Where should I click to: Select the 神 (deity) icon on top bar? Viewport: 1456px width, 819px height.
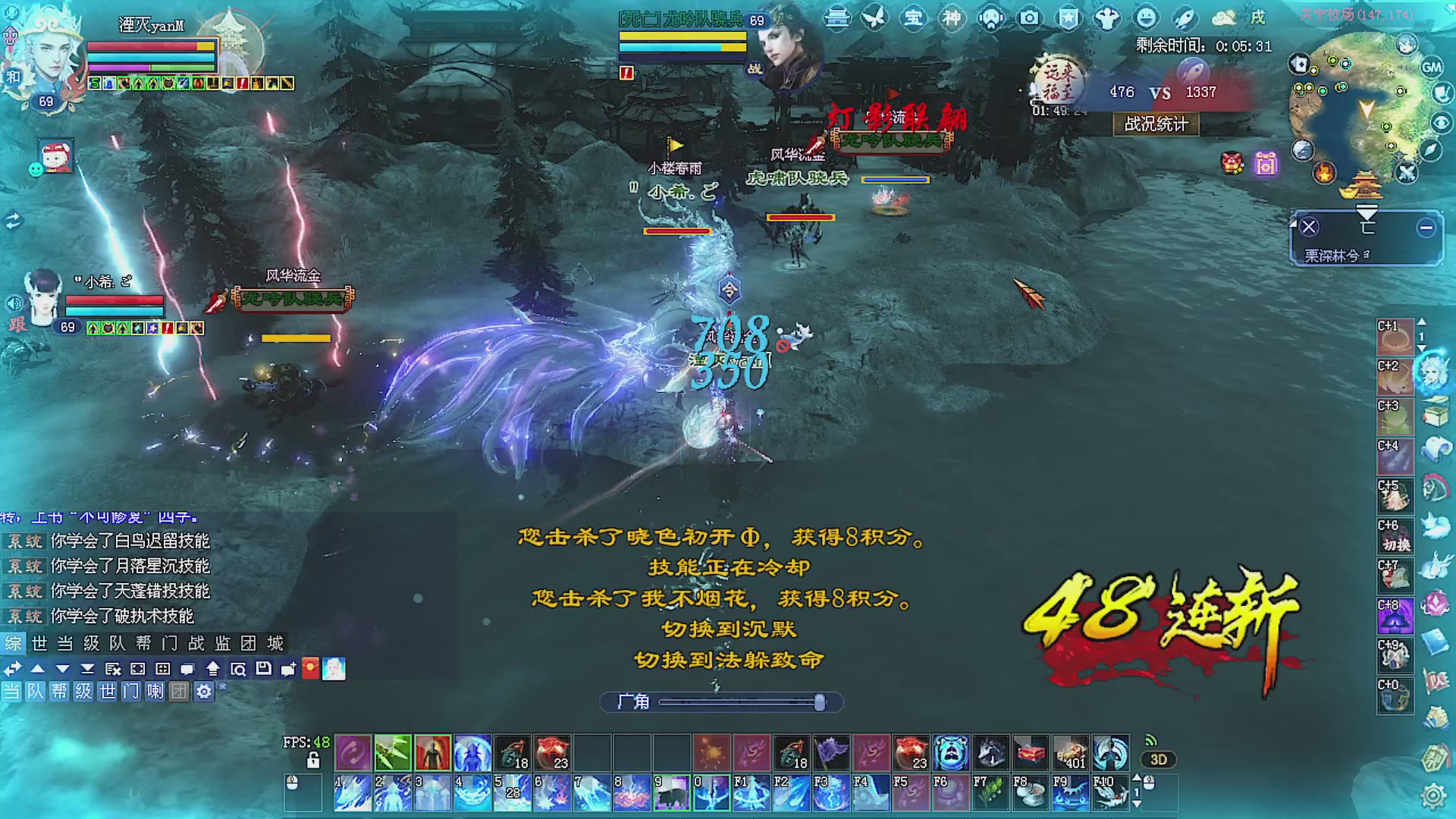(952, 19)
